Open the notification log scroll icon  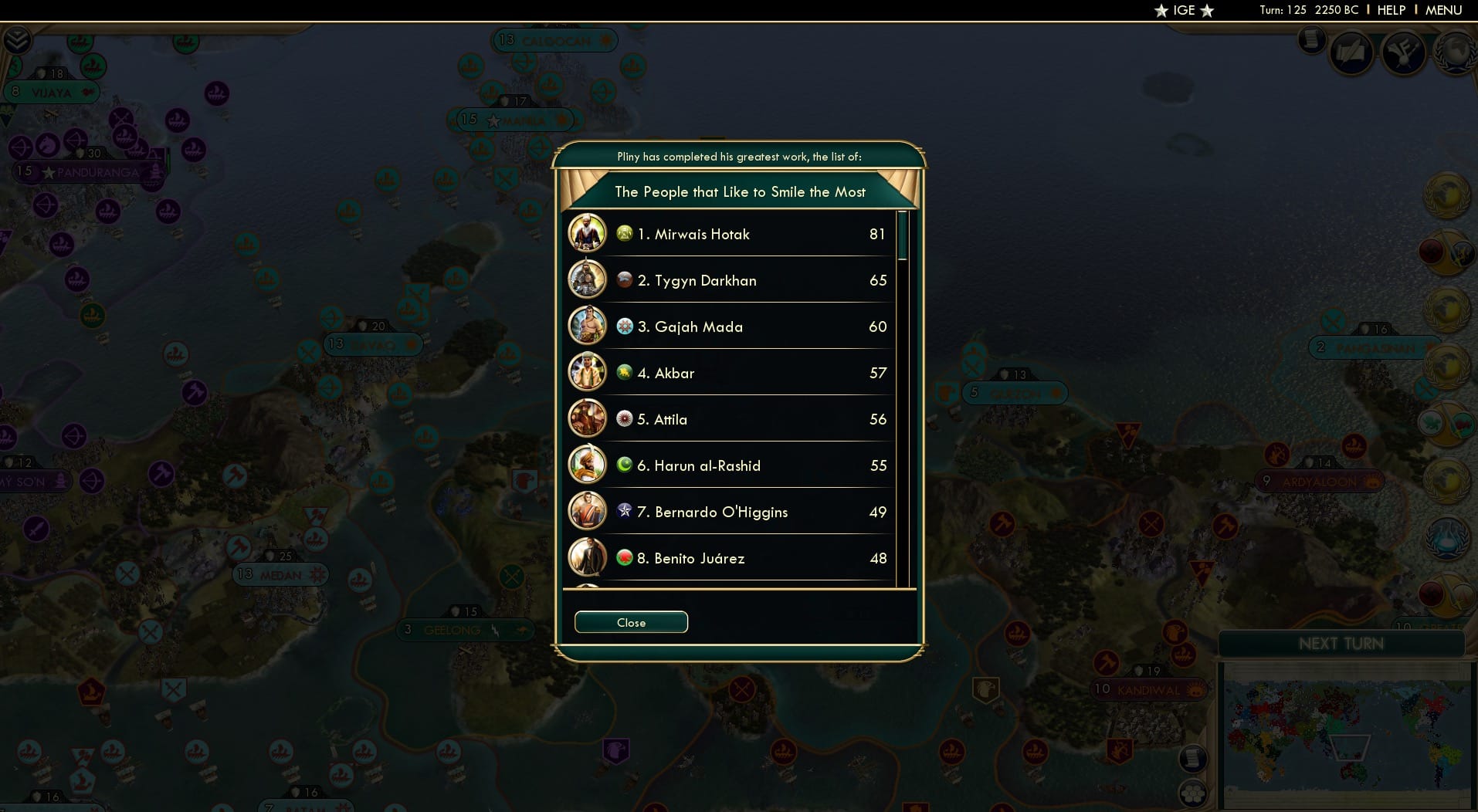click(1311, 39)
